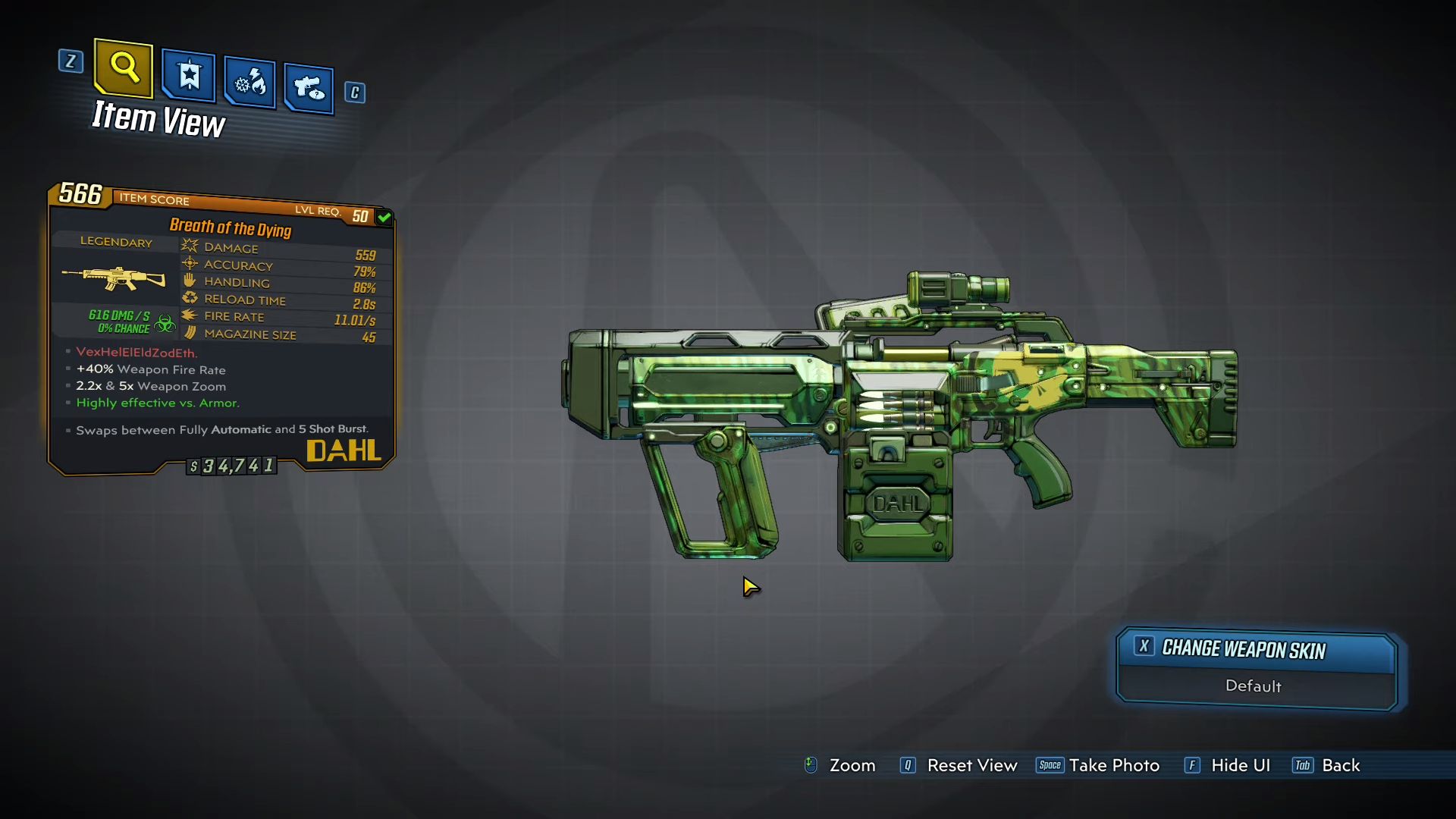Expand the C key side panel
The image size is (1456, 819).
(x=354, y=93)
